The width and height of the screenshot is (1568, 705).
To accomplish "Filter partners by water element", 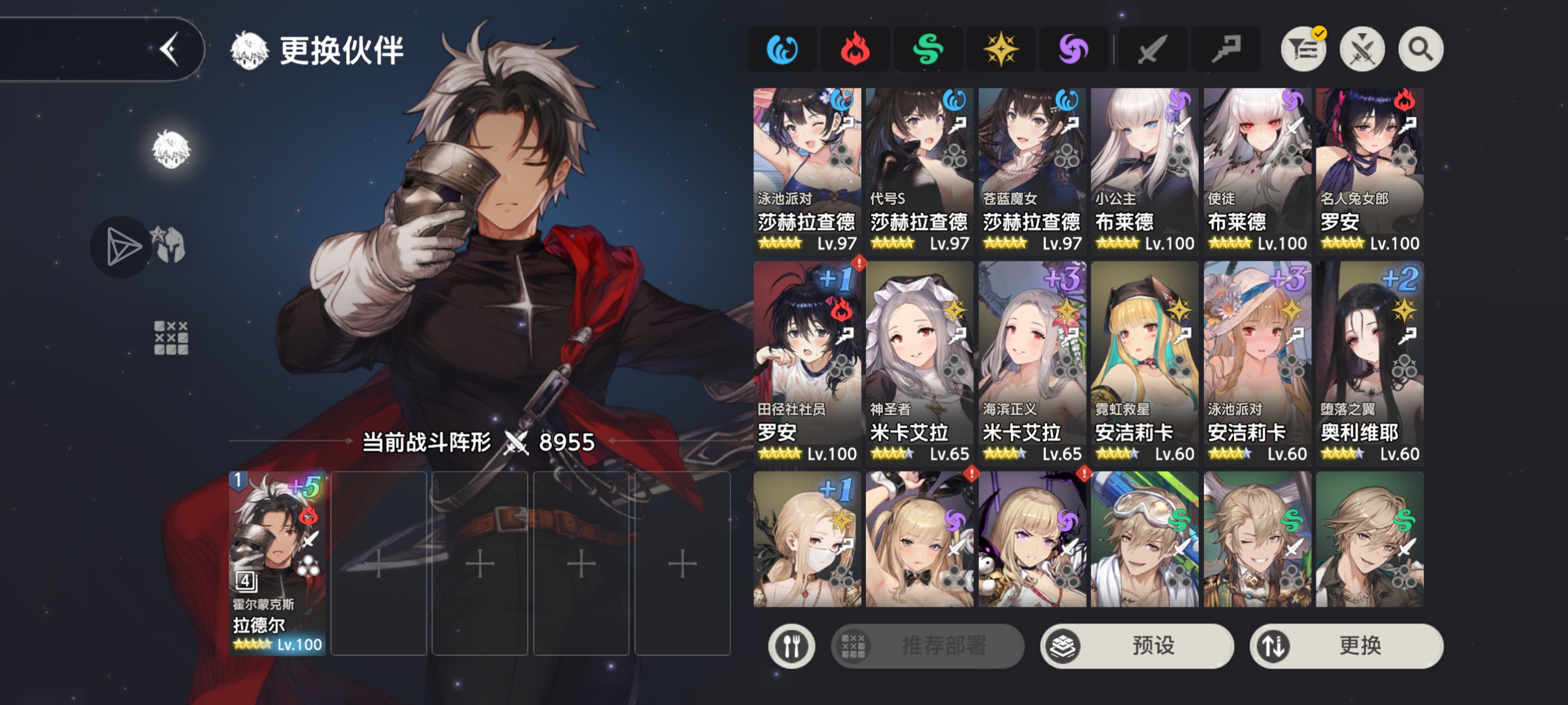I will point(782,49).
